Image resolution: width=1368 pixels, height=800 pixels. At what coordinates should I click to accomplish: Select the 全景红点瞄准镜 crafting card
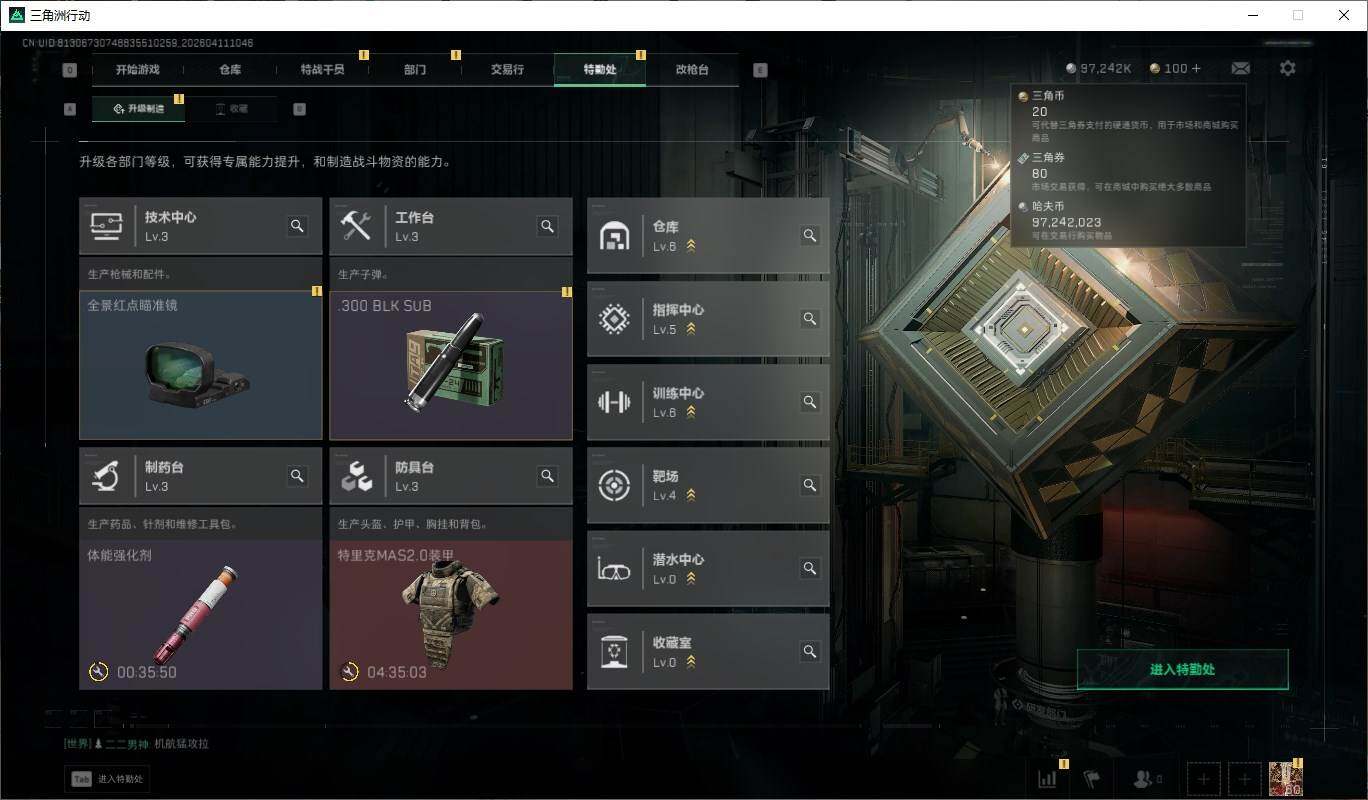(x=200, y=365)
